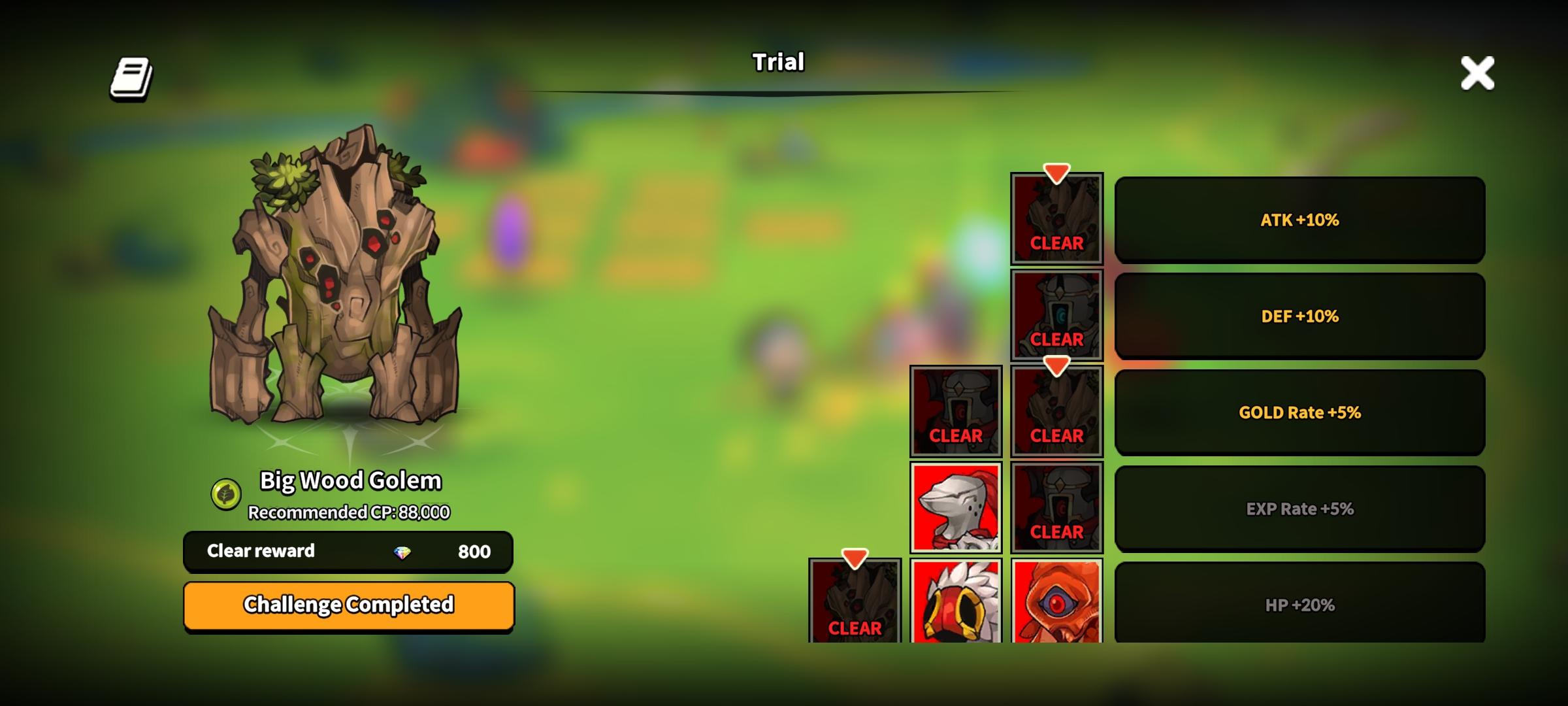
Task: Click the Clear reward row showing 800
Action: (348, 551)
